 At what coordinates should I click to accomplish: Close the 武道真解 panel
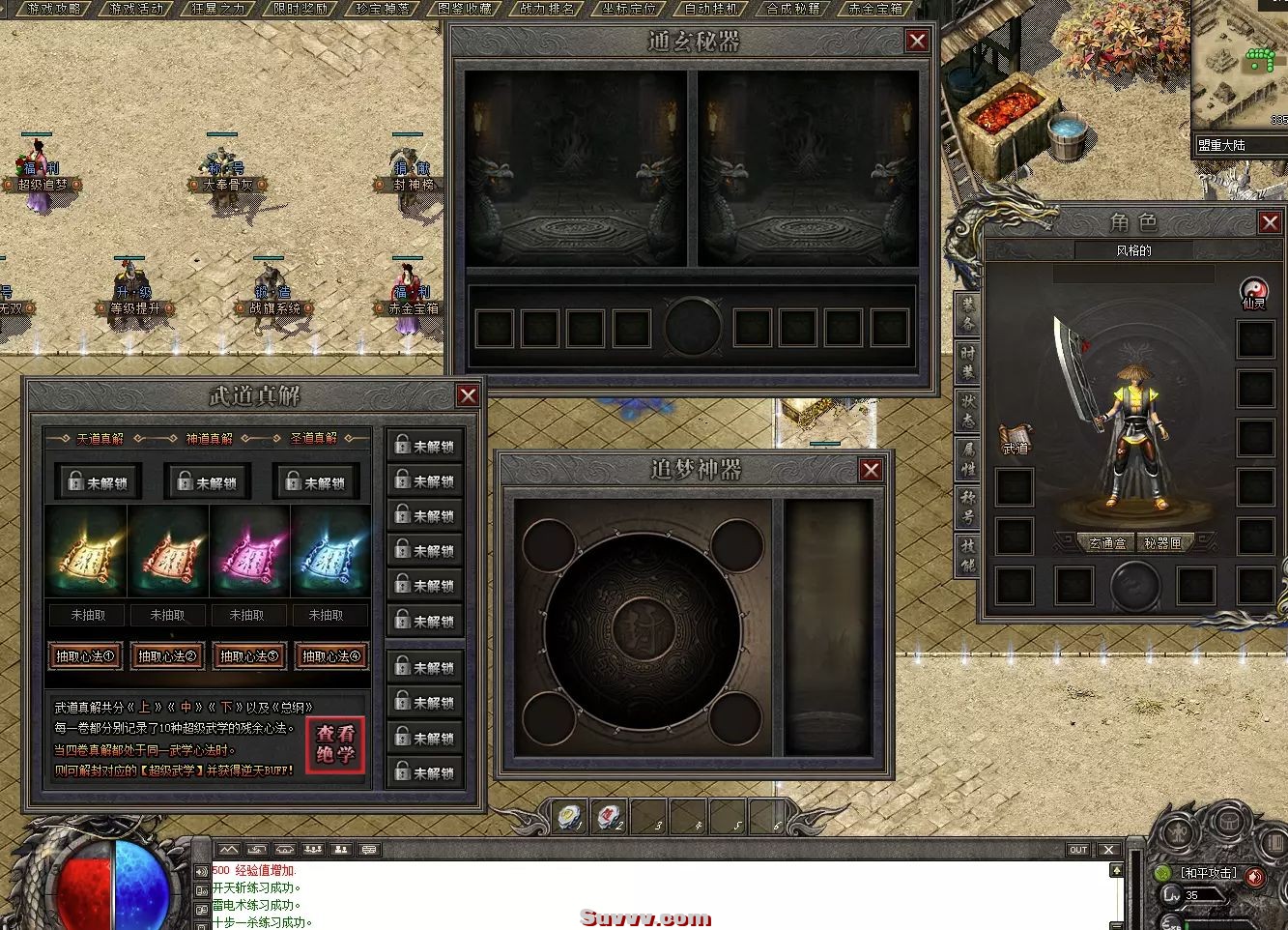click(x=468, y=395)
